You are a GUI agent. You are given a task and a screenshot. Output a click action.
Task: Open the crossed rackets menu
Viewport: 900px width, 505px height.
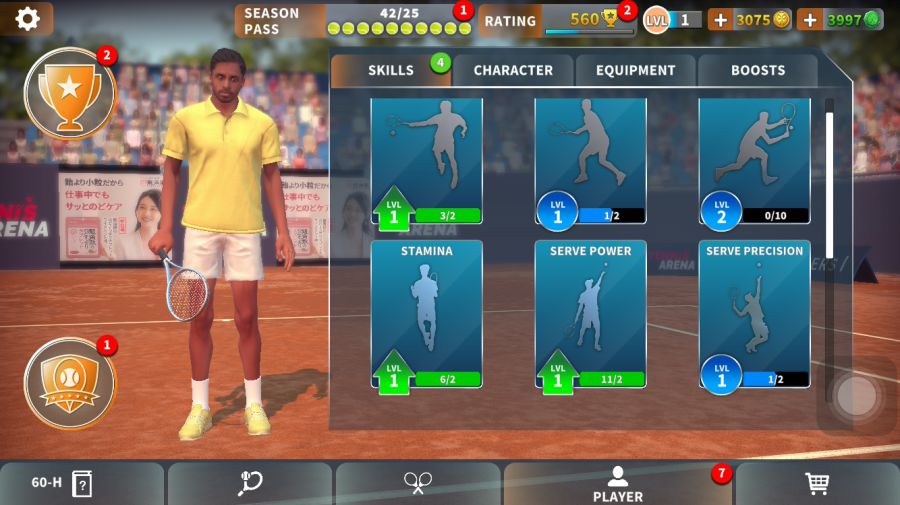[x=418, y=484]
